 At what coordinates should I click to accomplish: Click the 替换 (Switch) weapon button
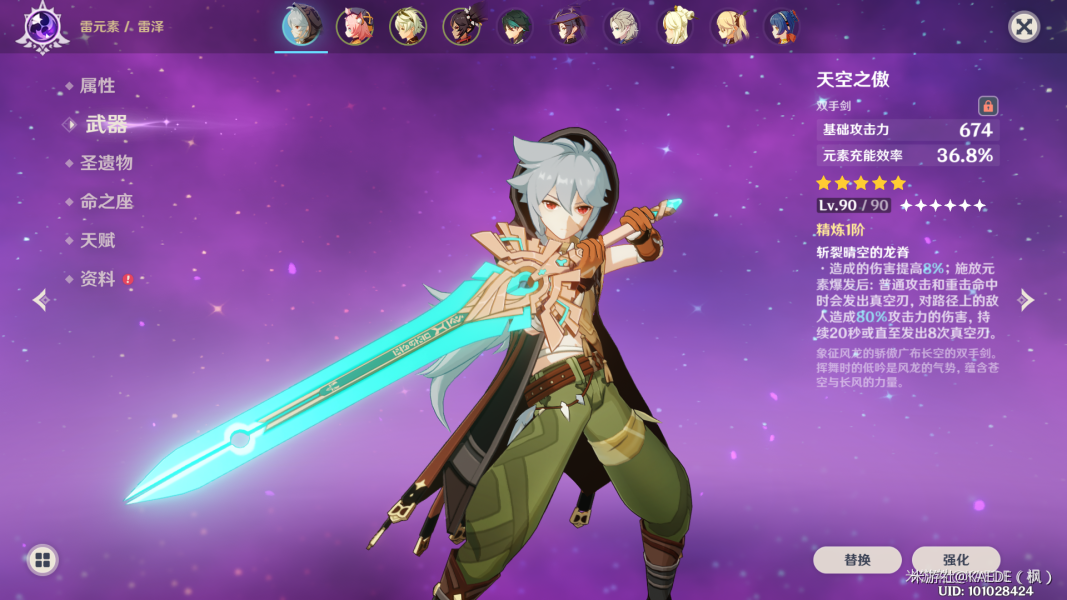tap(857, 560)
